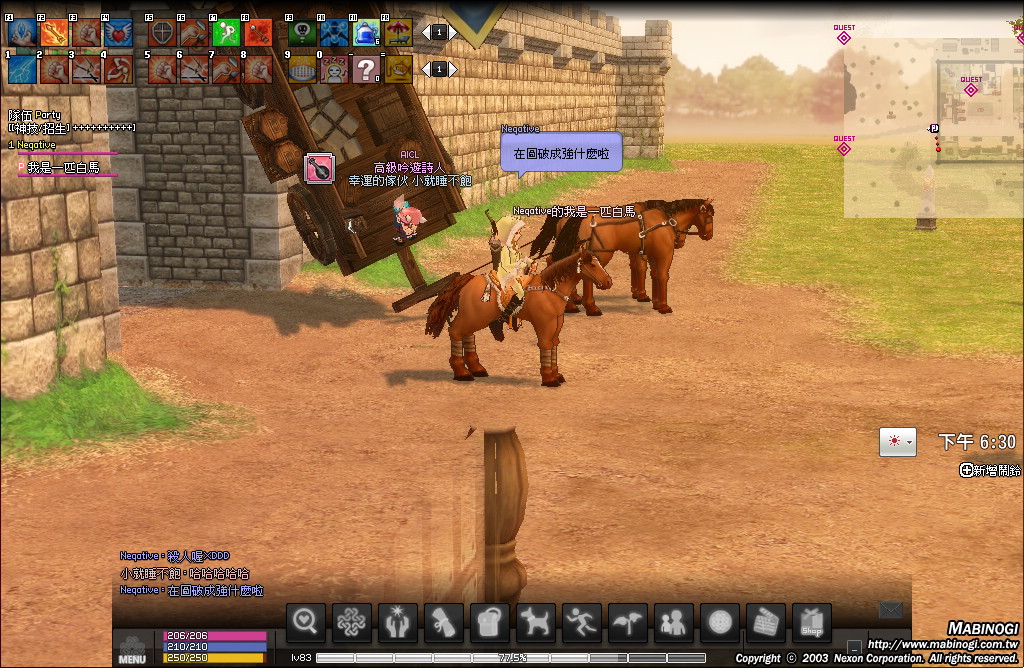The width and height of the screenshot is (1024, 668).
Task: Click the magnifying glass heart icon
Action: coord(306,622)
